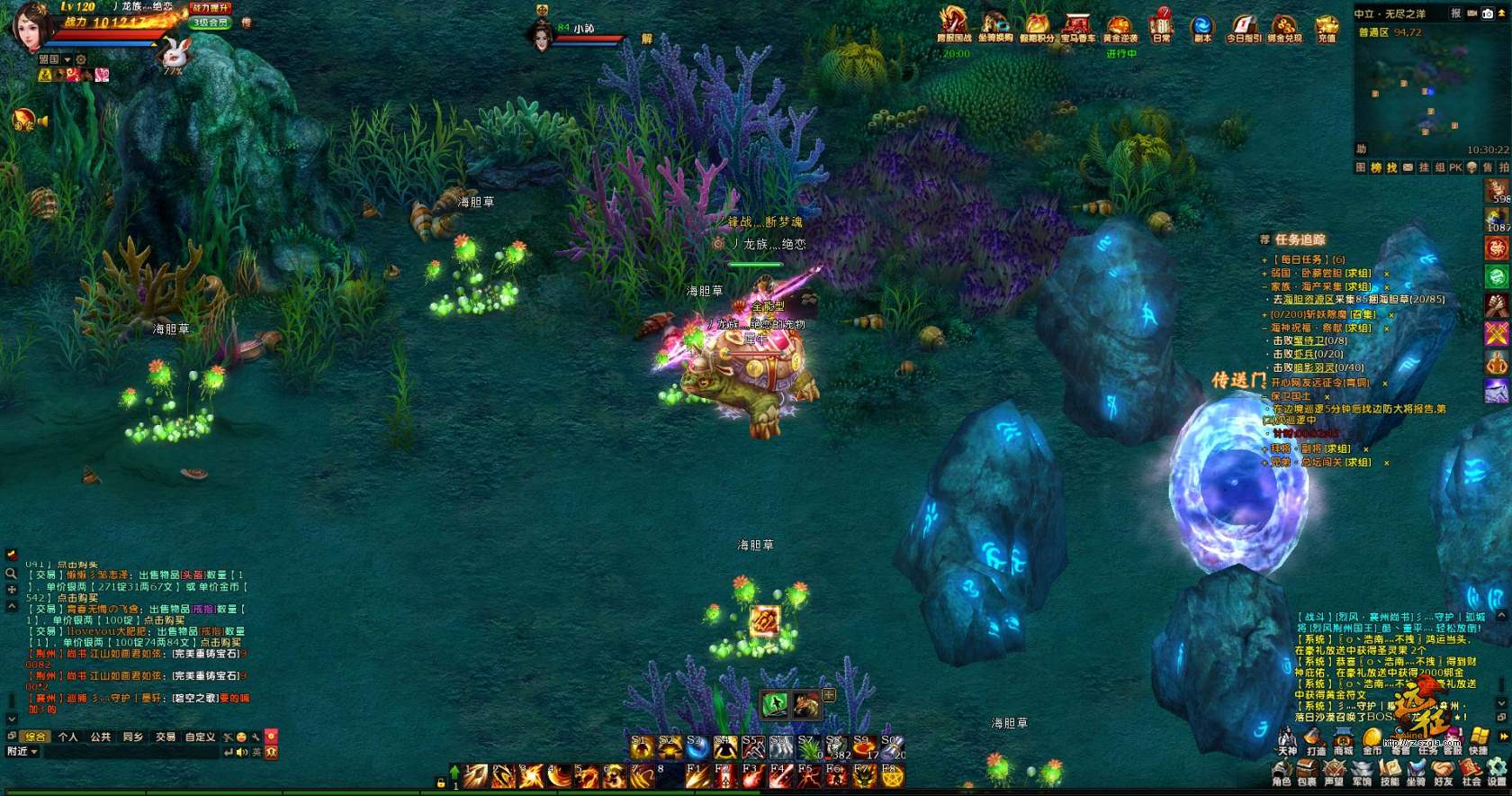Switch to the 交易 trade chat tab
This screenshot has height=796, width=1512.
(x=166, y=737)
